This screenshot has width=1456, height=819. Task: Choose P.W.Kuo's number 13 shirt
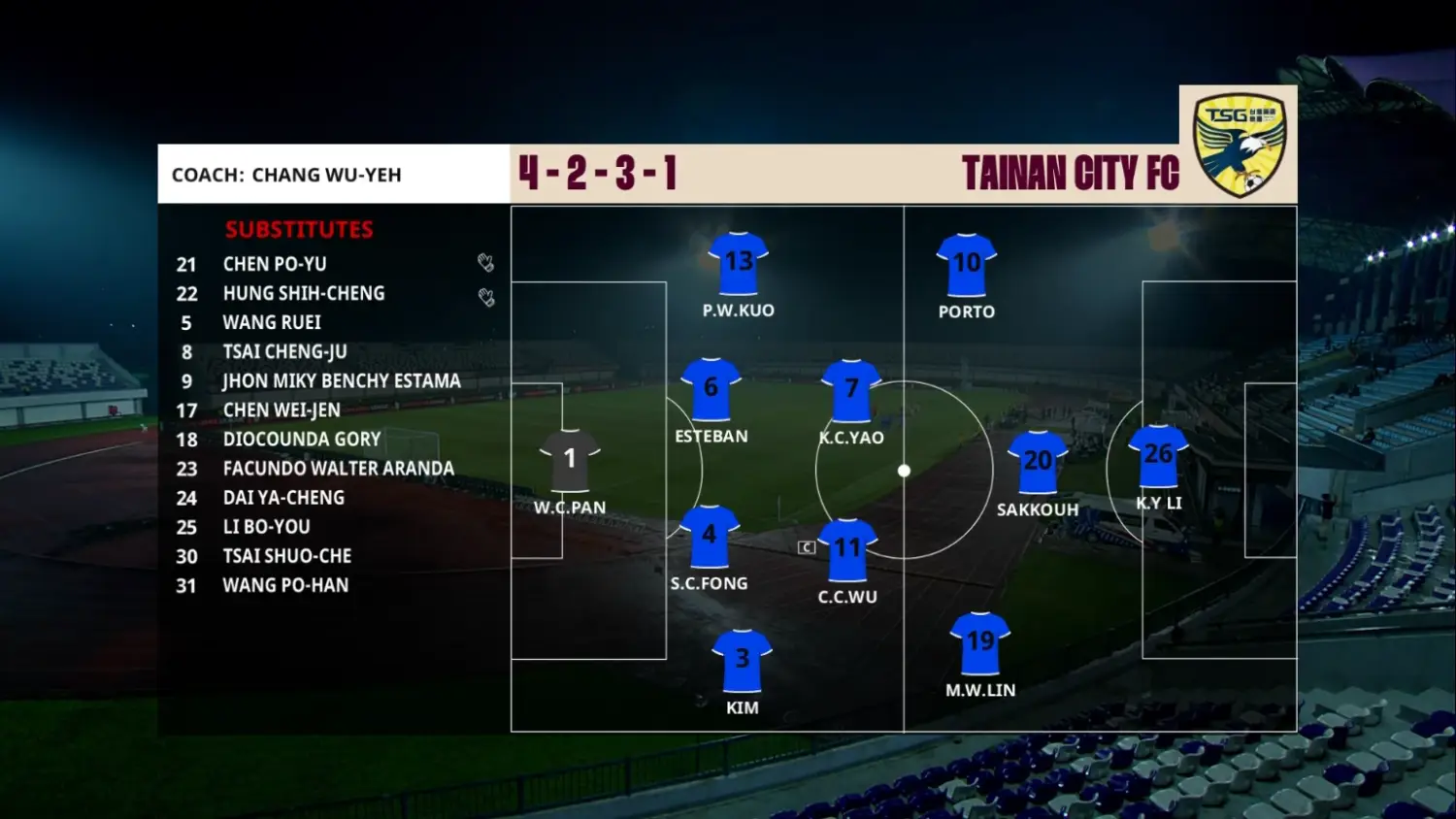pos(739,263)
